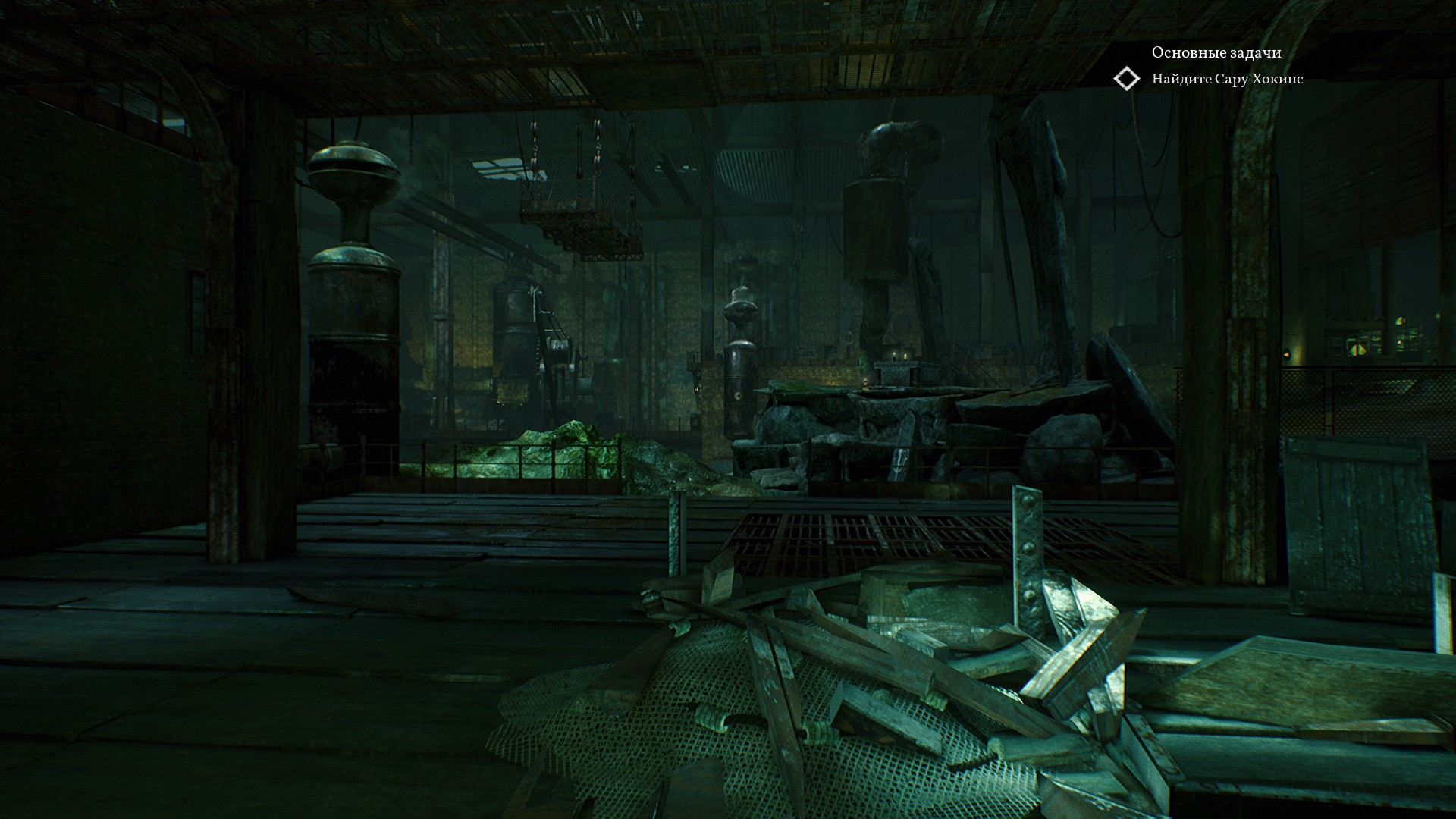Image resolution: width=1456 pixels, height=819 pixels.
Task: Select the 'Найдите Сару Хокинс' objective
Action: click(x=1227, y=79)
